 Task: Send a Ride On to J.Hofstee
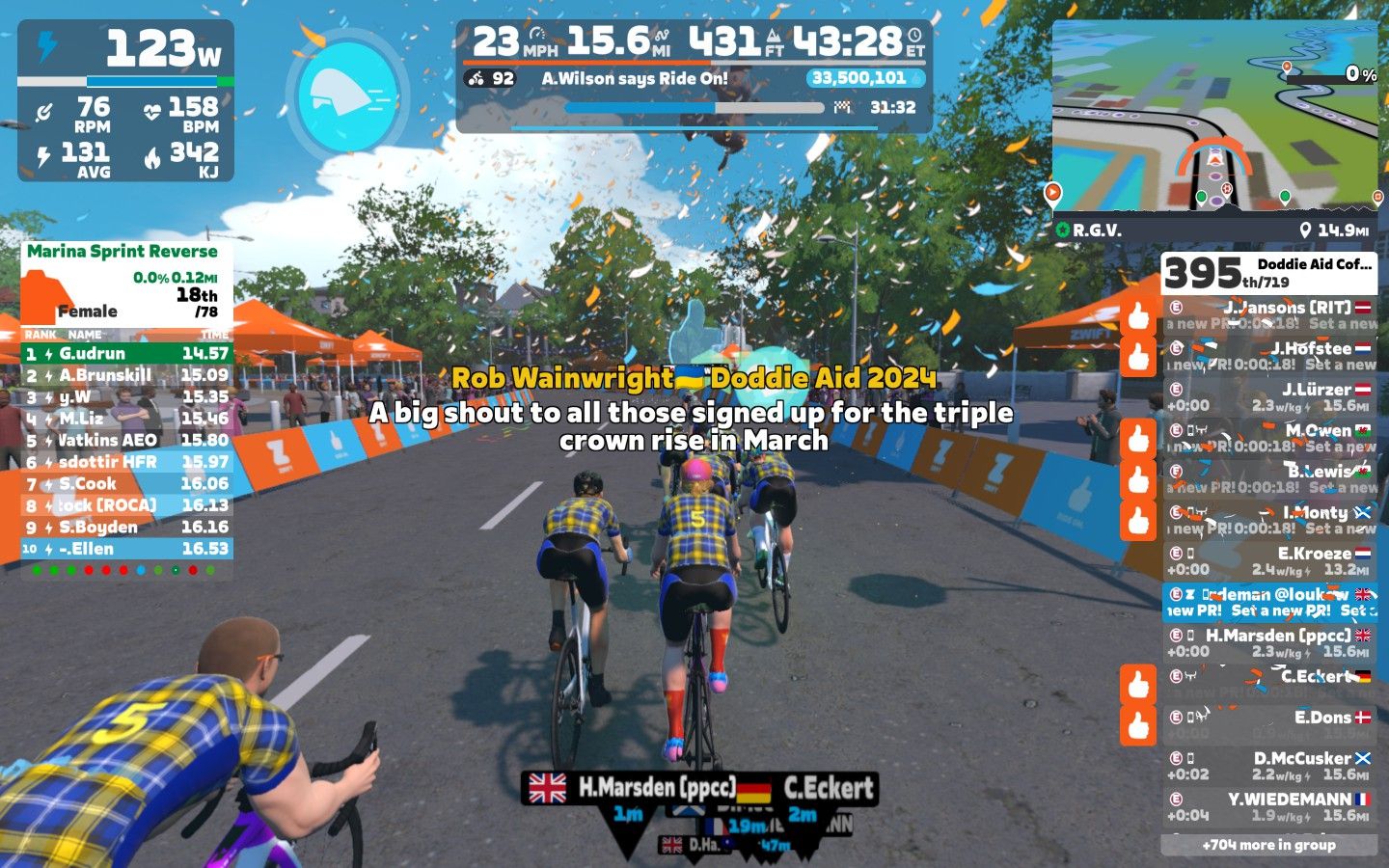point(1138,356)
